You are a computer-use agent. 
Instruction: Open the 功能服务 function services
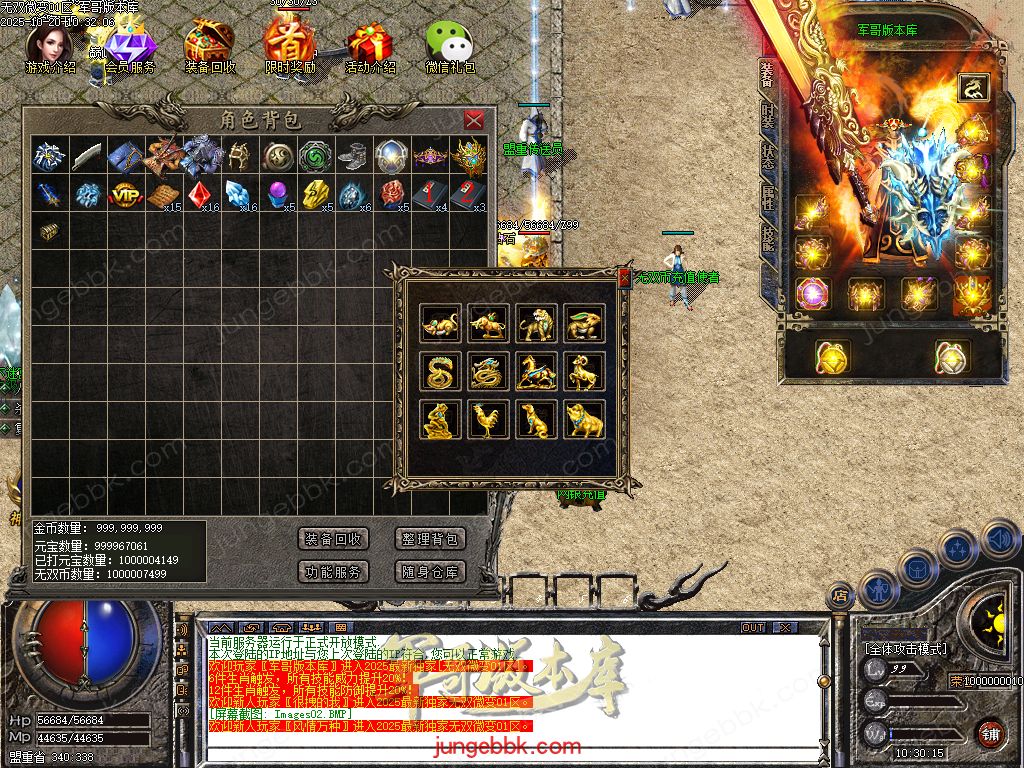(x=334, y=572)
